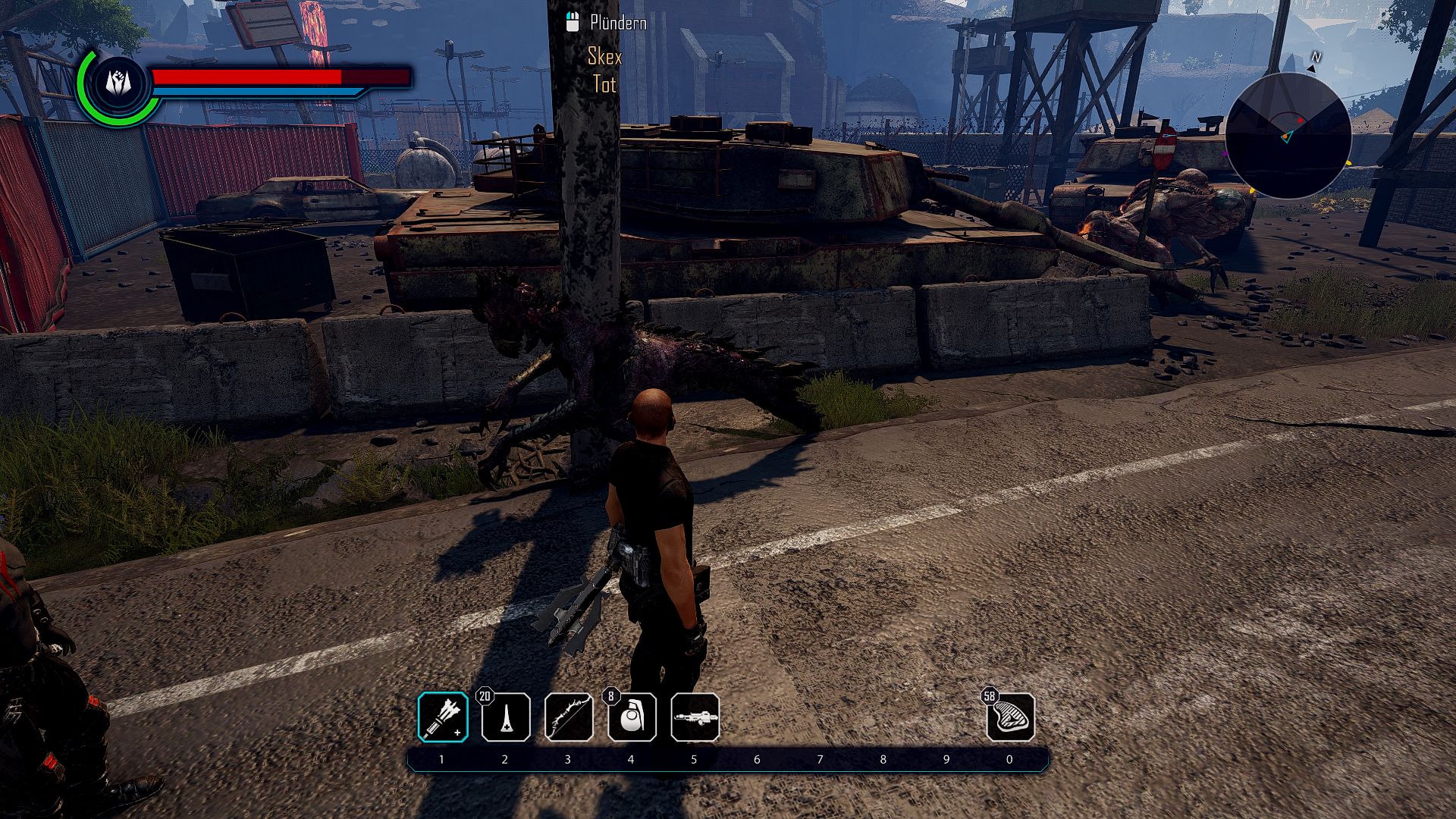
Task: Click the circular minimap
Action: (1288, 135)
